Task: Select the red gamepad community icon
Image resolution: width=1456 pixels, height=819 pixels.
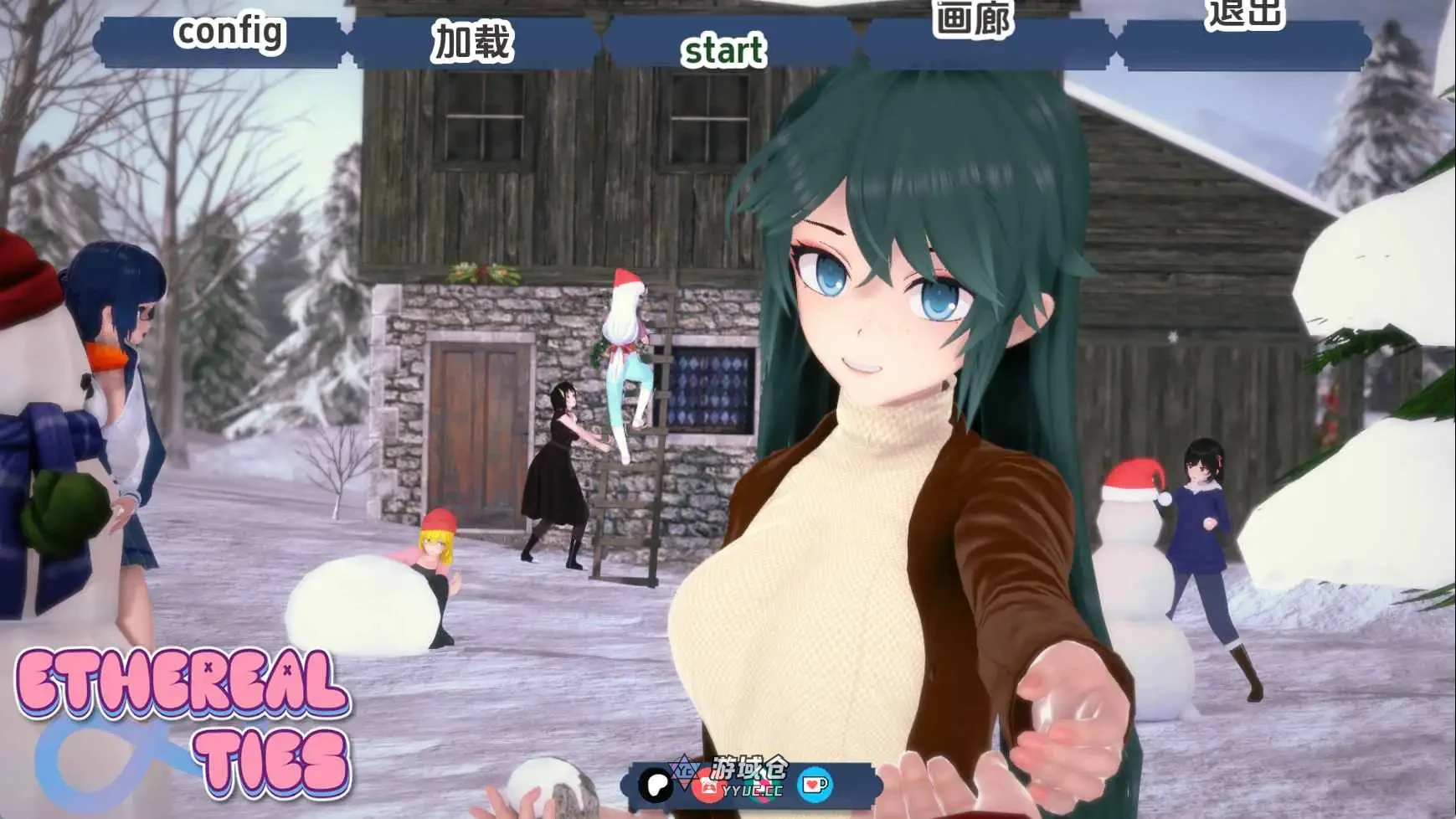Action: pos(706,788)
